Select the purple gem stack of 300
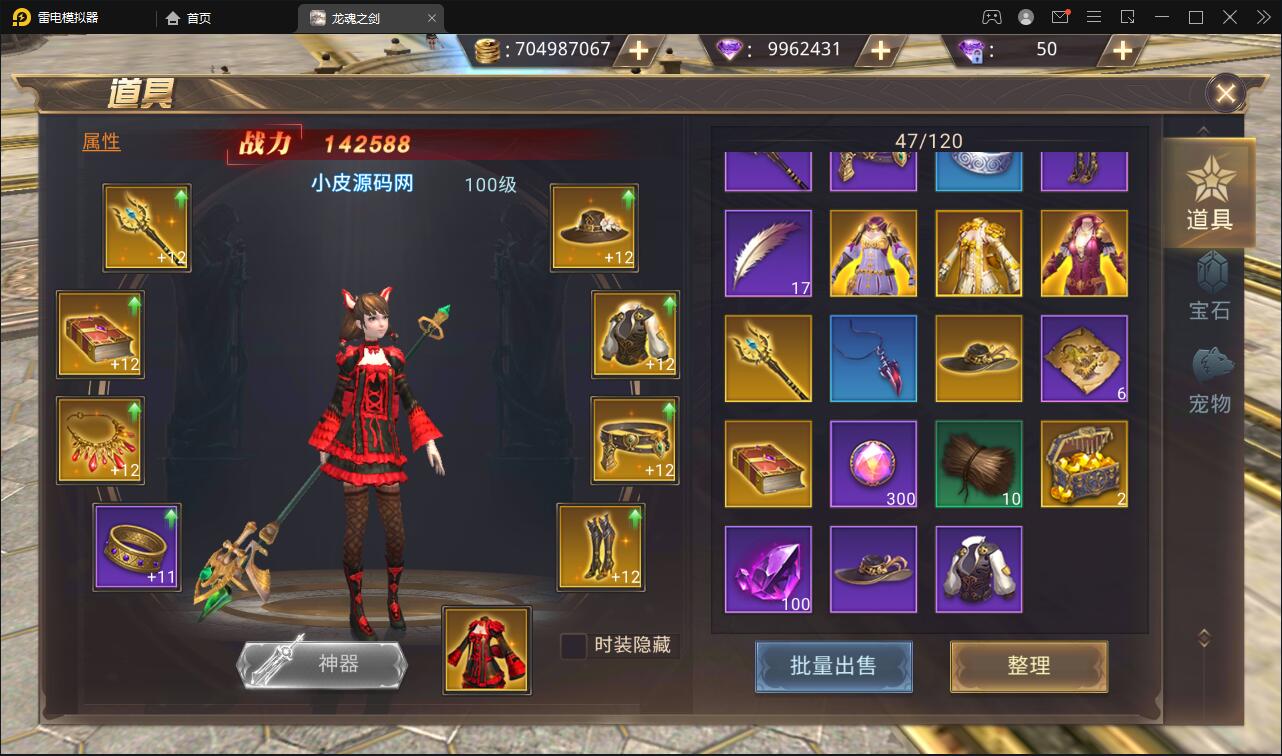Image resolution: width=1282 pixels, height=756 pixels. [x=873, y=463]
